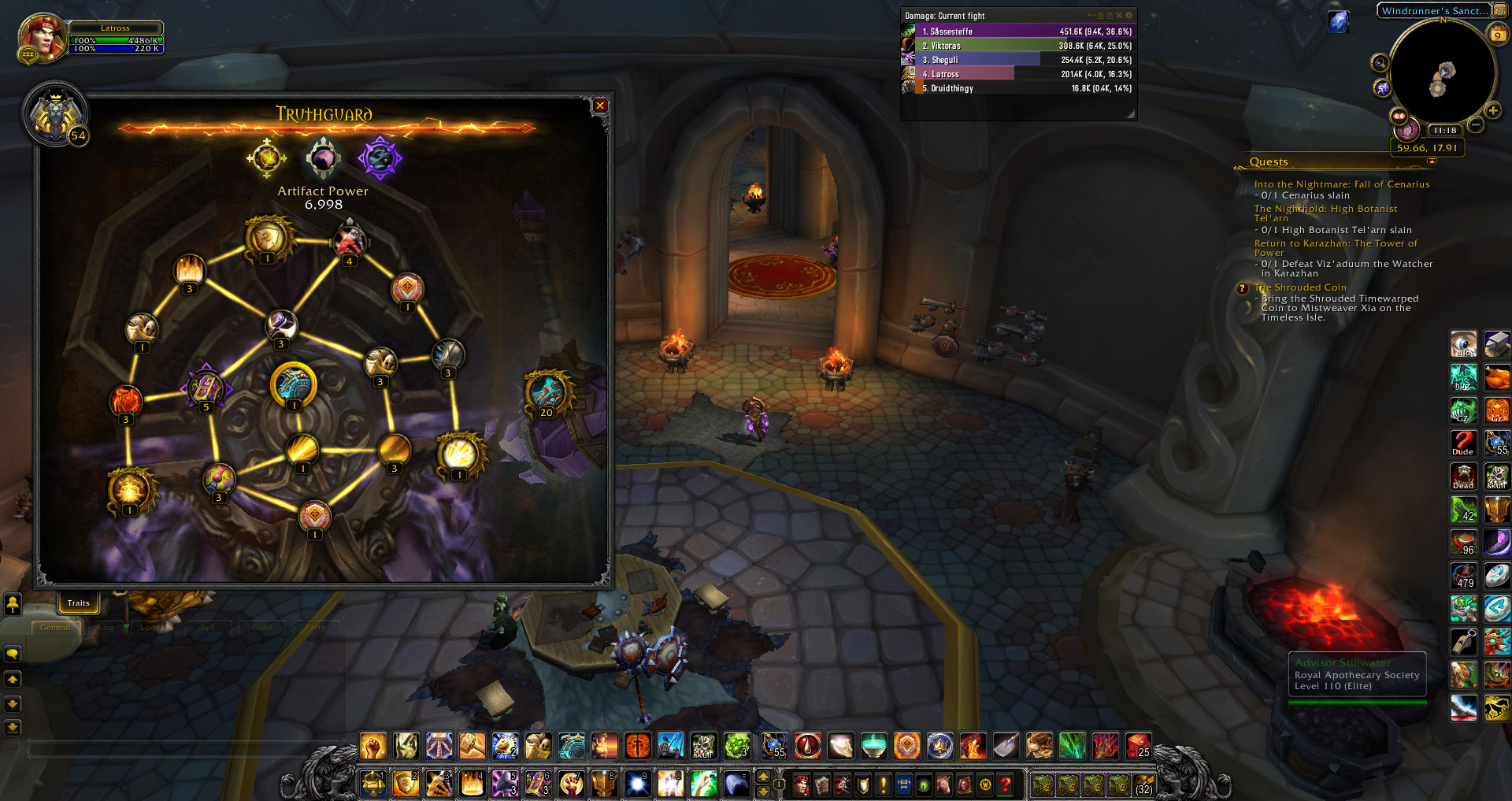Close the Truthguard artifact window
Viewport: 1512px width, 801px height.
point(600,106)
